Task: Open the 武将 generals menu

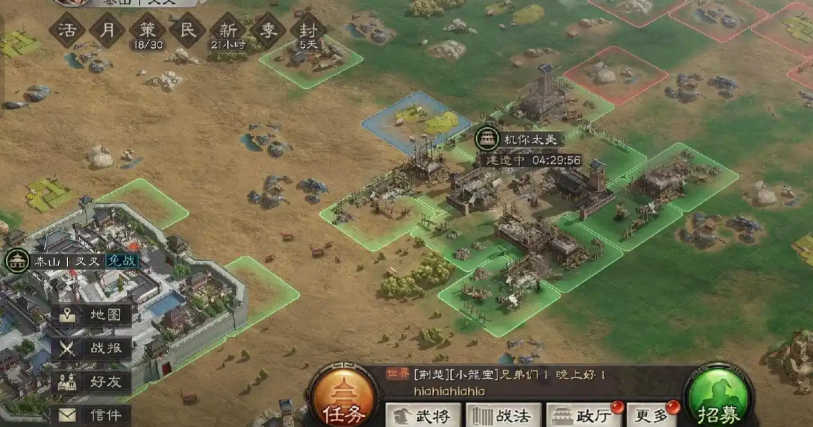Action: [x=424, y=414]
